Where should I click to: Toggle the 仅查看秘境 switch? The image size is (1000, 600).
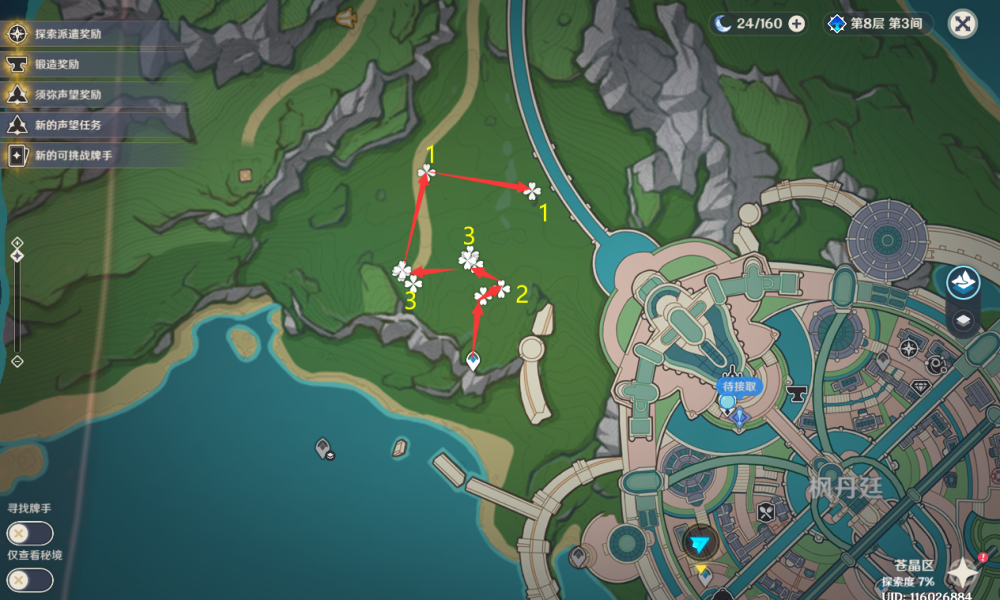point(29,579)
